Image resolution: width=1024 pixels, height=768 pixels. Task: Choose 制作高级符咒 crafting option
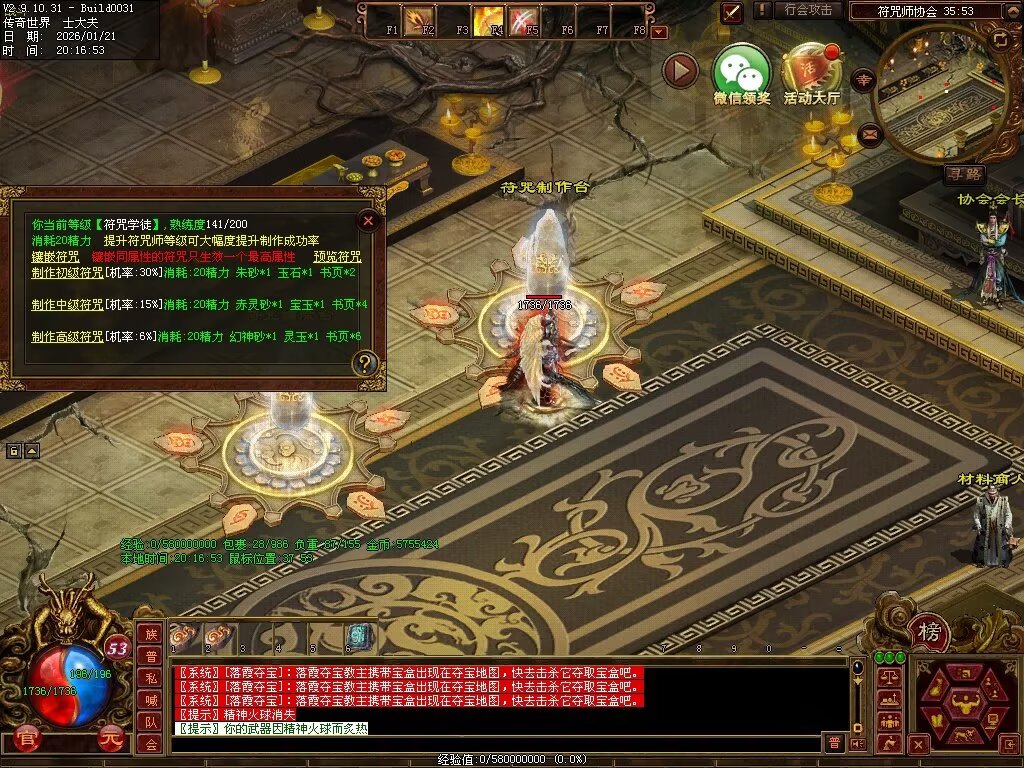[67, 337]
